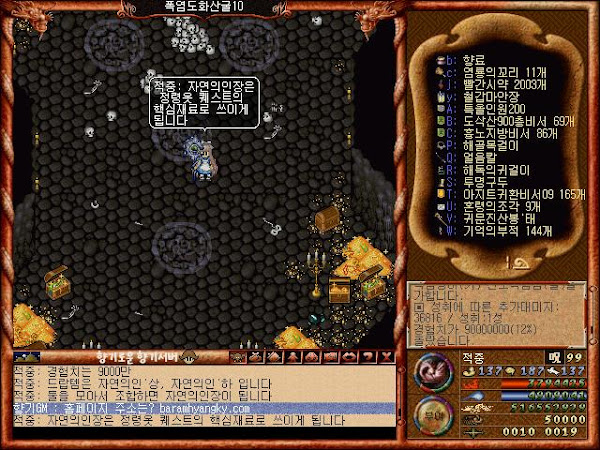Screen dimensions: 600x450
Task: Select the 해독의귀걸이 earring entry
Action: tap(486, 169)
